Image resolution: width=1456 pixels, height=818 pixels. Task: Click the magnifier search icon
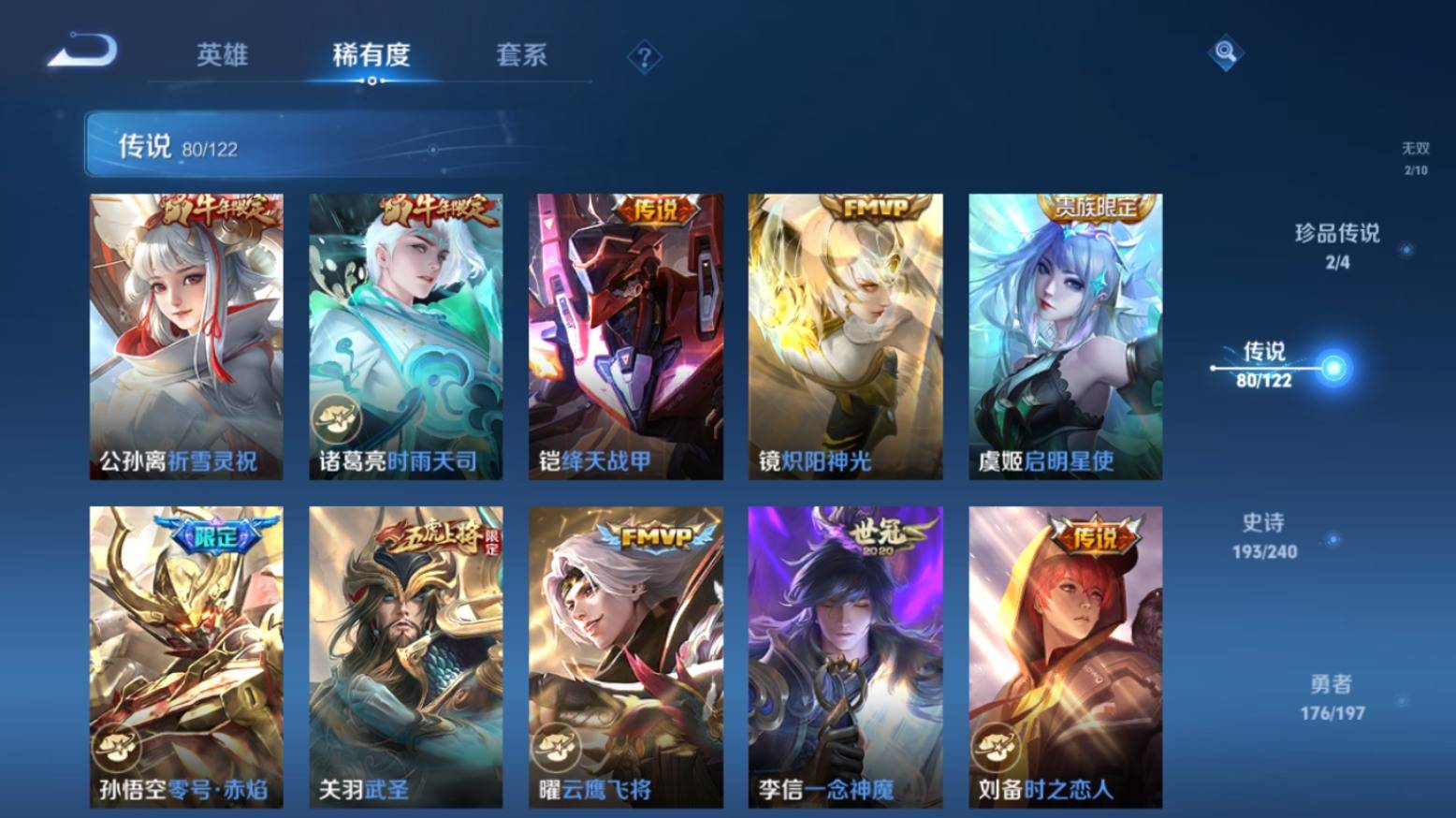[x=1225, y=53]
